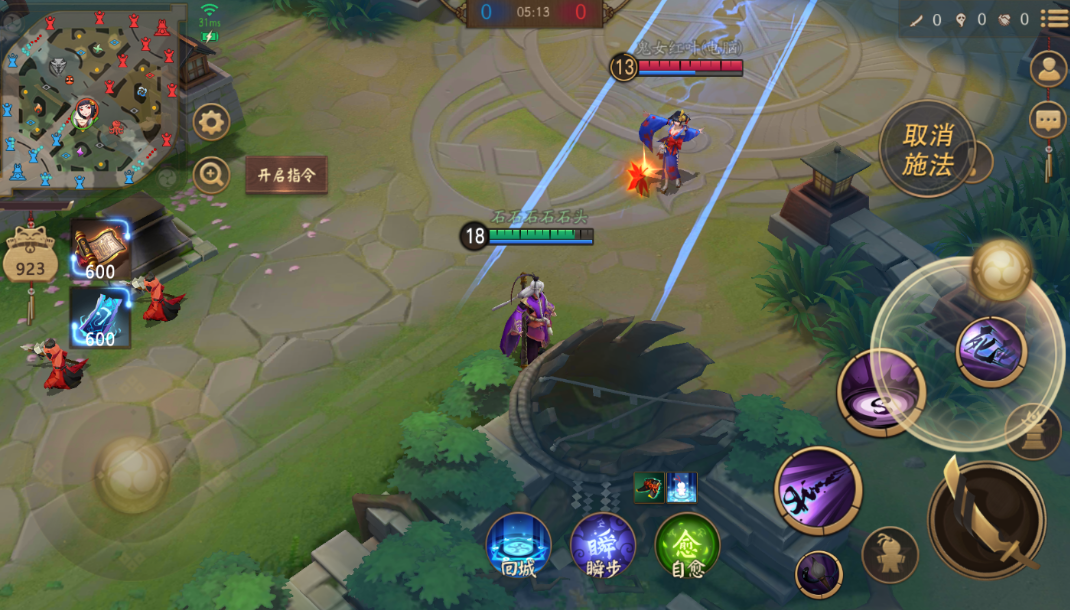Activate the 回城 recall spell

click(x=518, y=546)
